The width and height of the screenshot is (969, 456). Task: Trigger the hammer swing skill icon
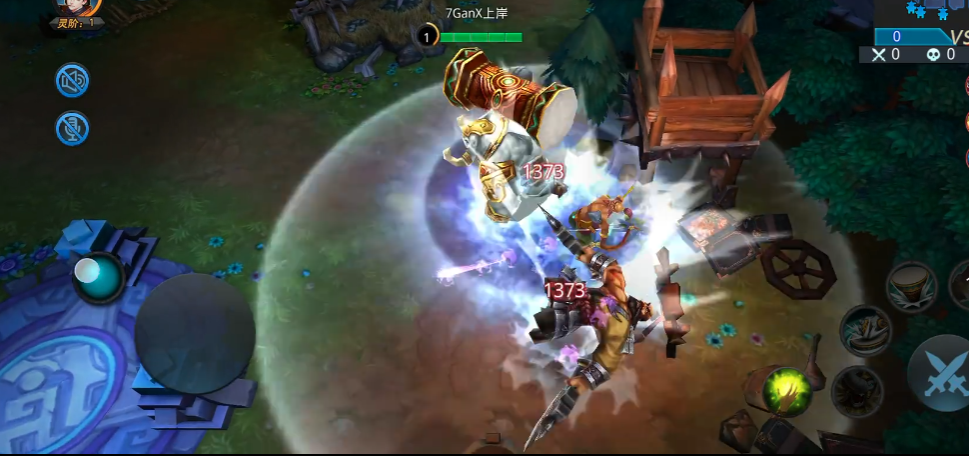[865, 330]
